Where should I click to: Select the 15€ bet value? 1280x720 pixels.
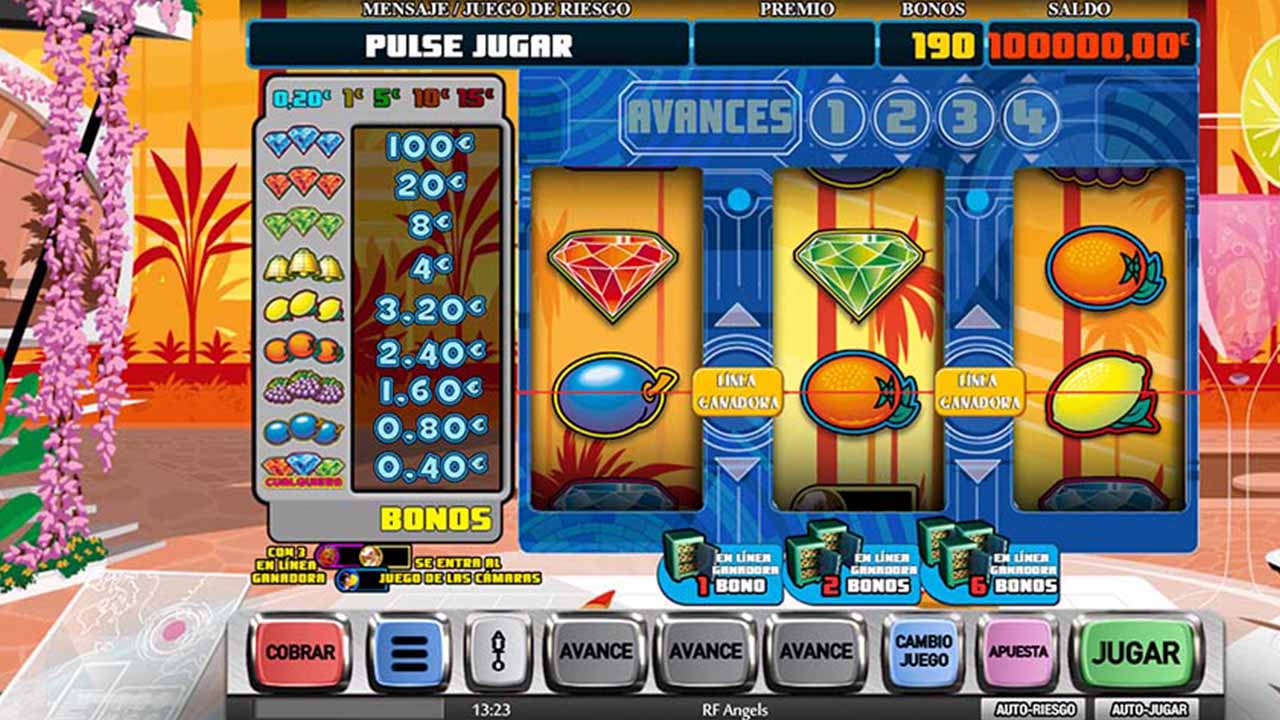478,98
